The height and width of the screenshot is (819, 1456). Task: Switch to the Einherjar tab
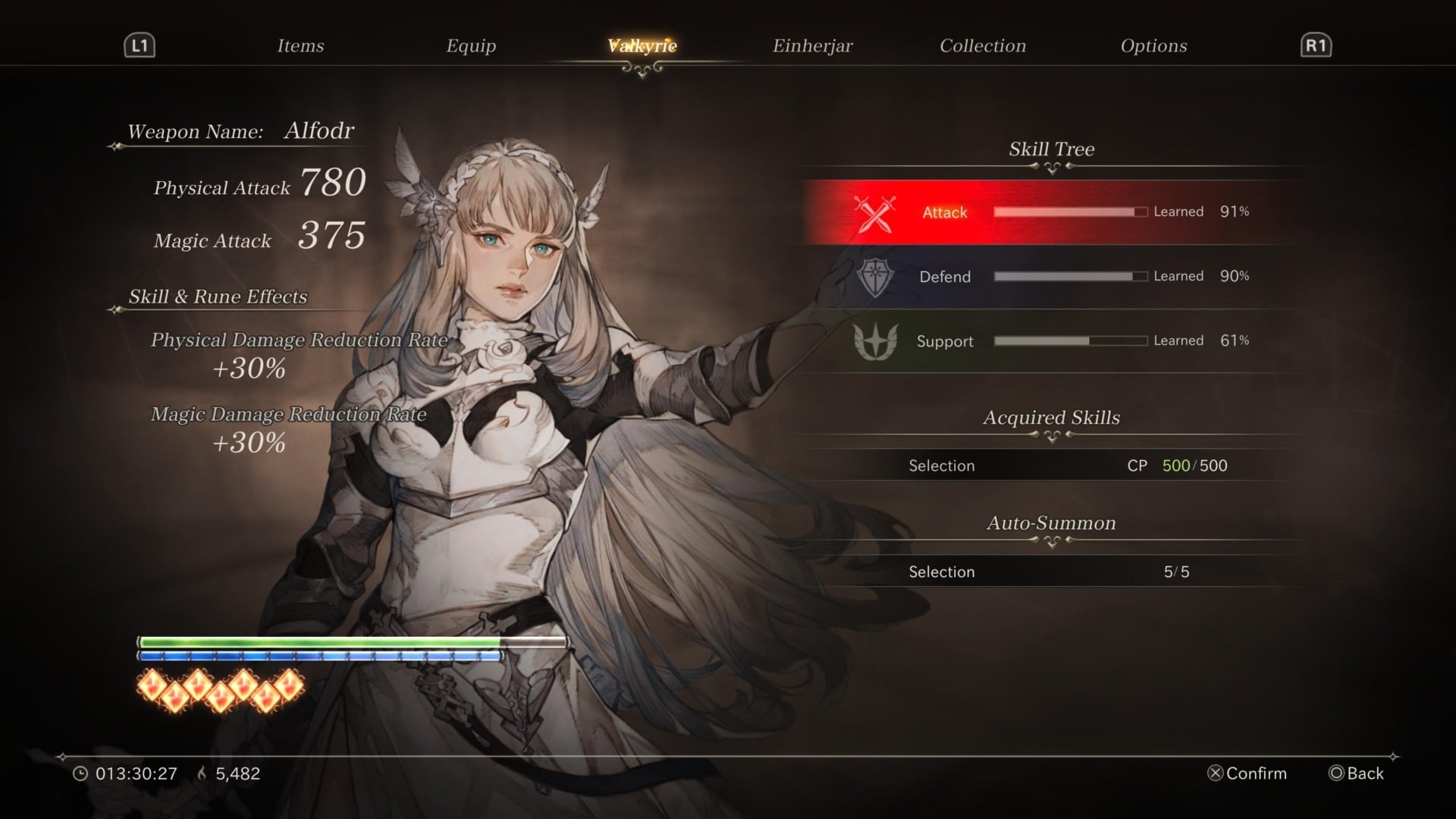813,45
